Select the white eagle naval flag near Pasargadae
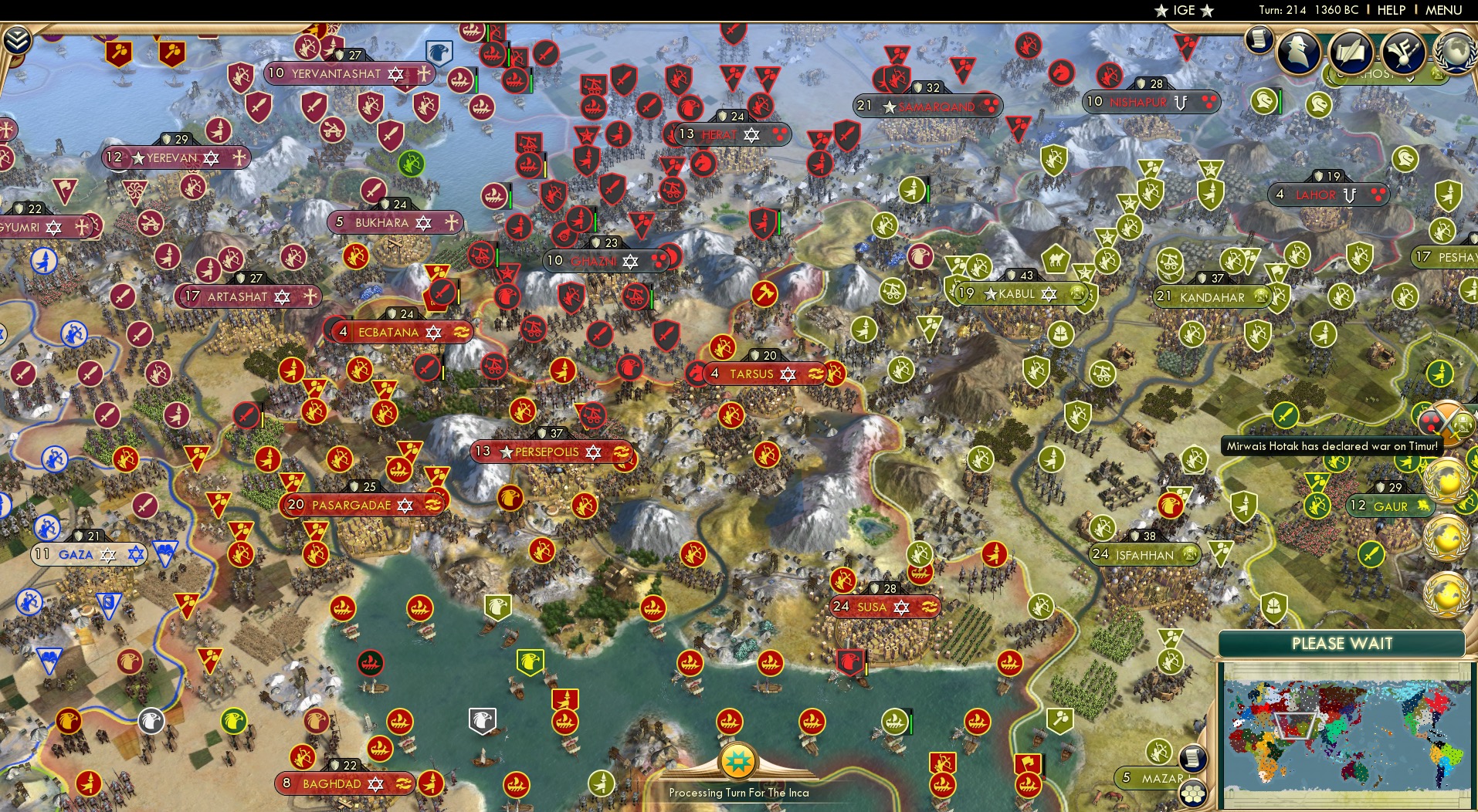 coord(483,719)
